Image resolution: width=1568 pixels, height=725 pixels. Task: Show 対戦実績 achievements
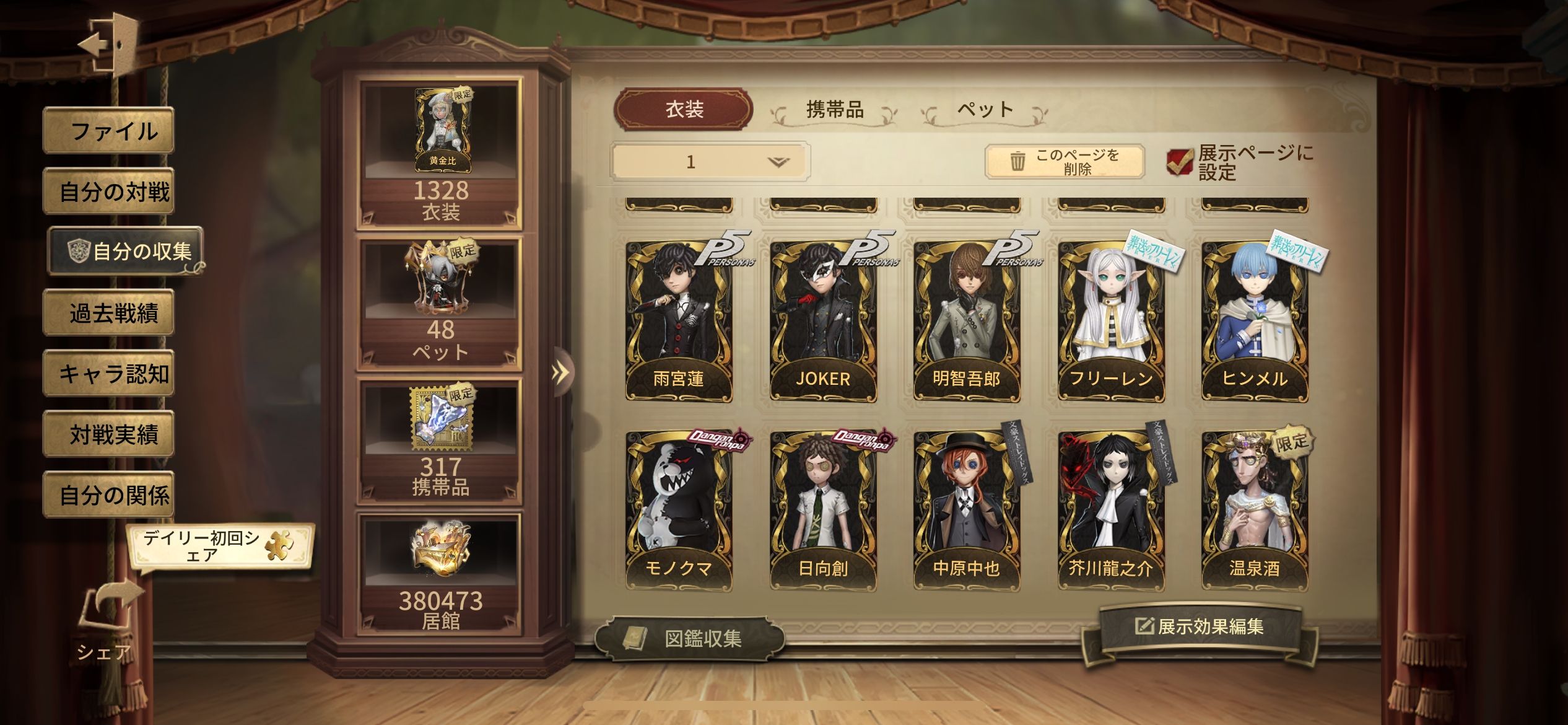coord(109,434)
